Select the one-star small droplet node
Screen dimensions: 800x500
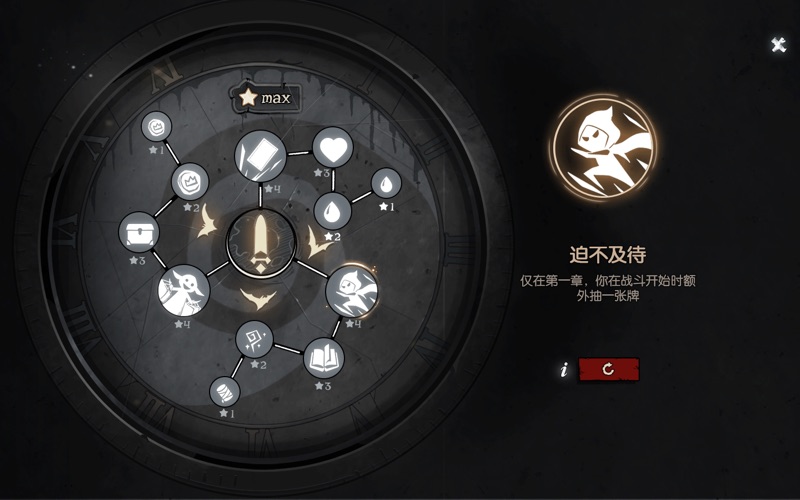click(x=386, y=183)
